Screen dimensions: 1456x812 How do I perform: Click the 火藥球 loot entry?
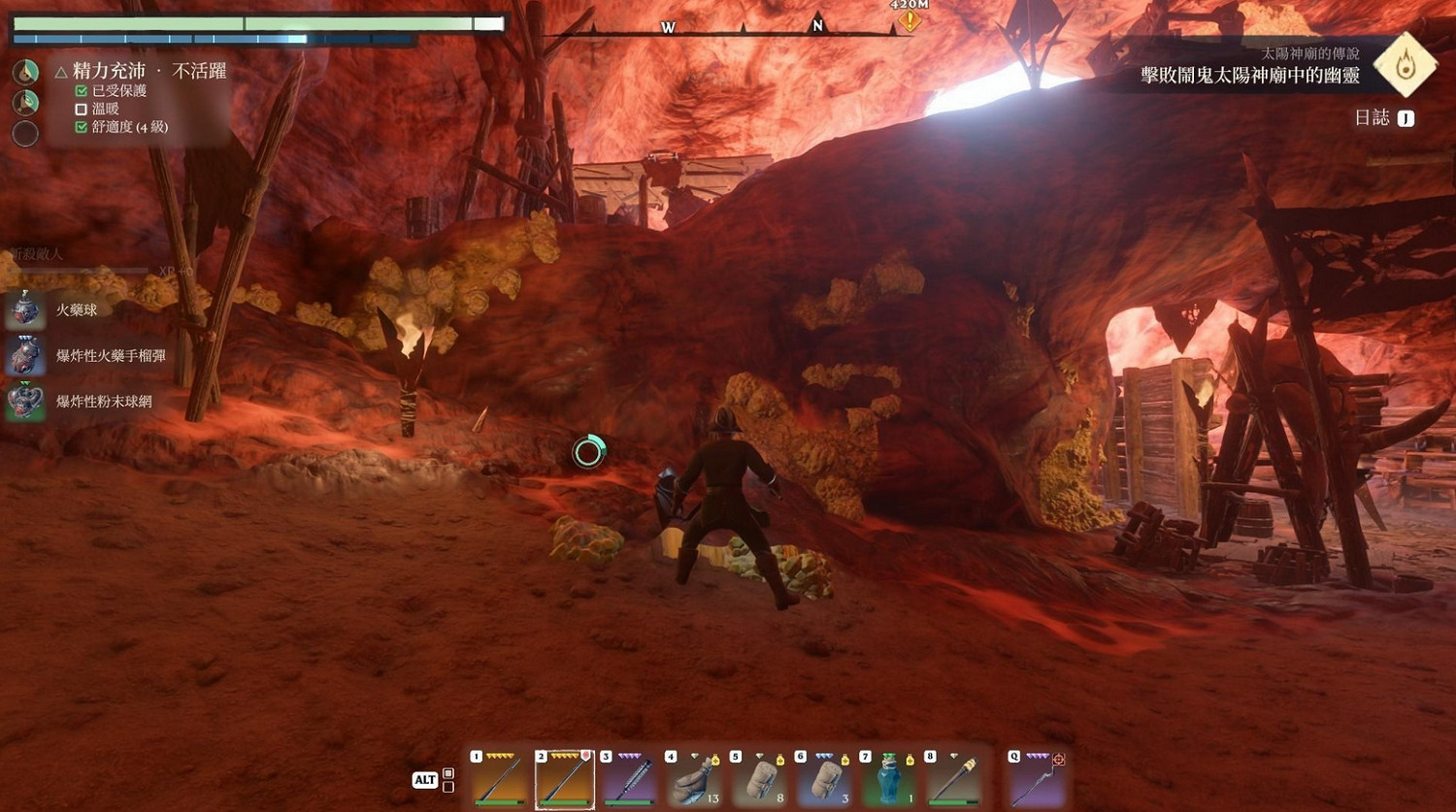(x=76, y=309)
